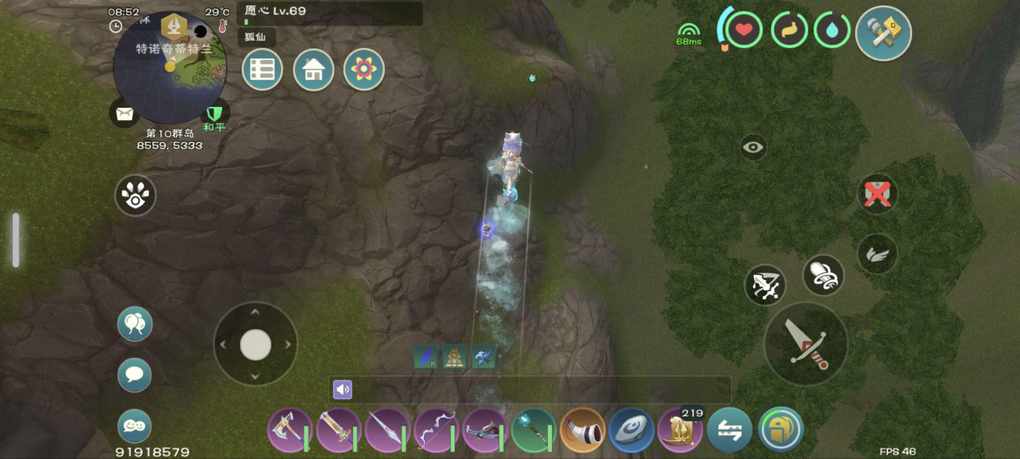Open the mail envelope icon

tap(124, 114)
